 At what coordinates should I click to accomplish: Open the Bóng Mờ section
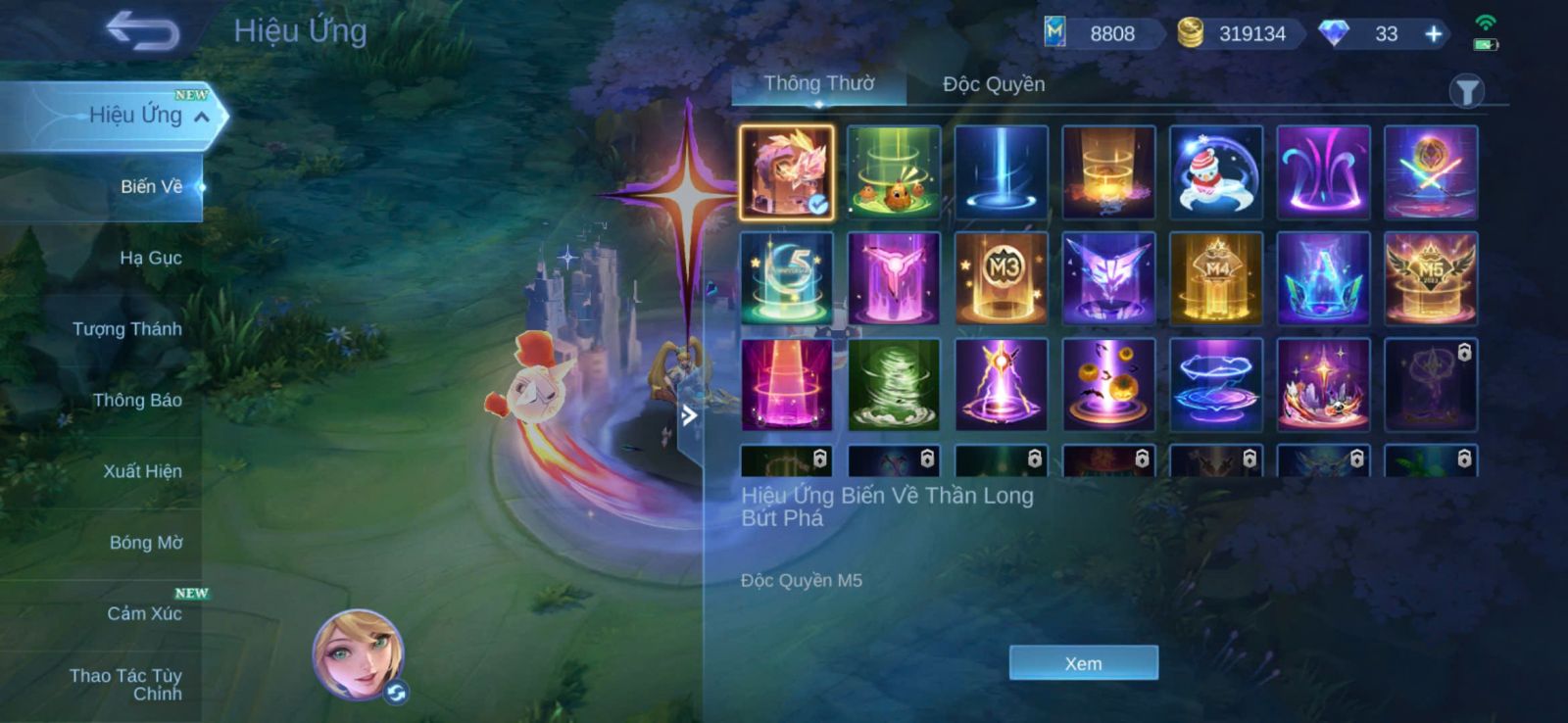pos(146,543)
